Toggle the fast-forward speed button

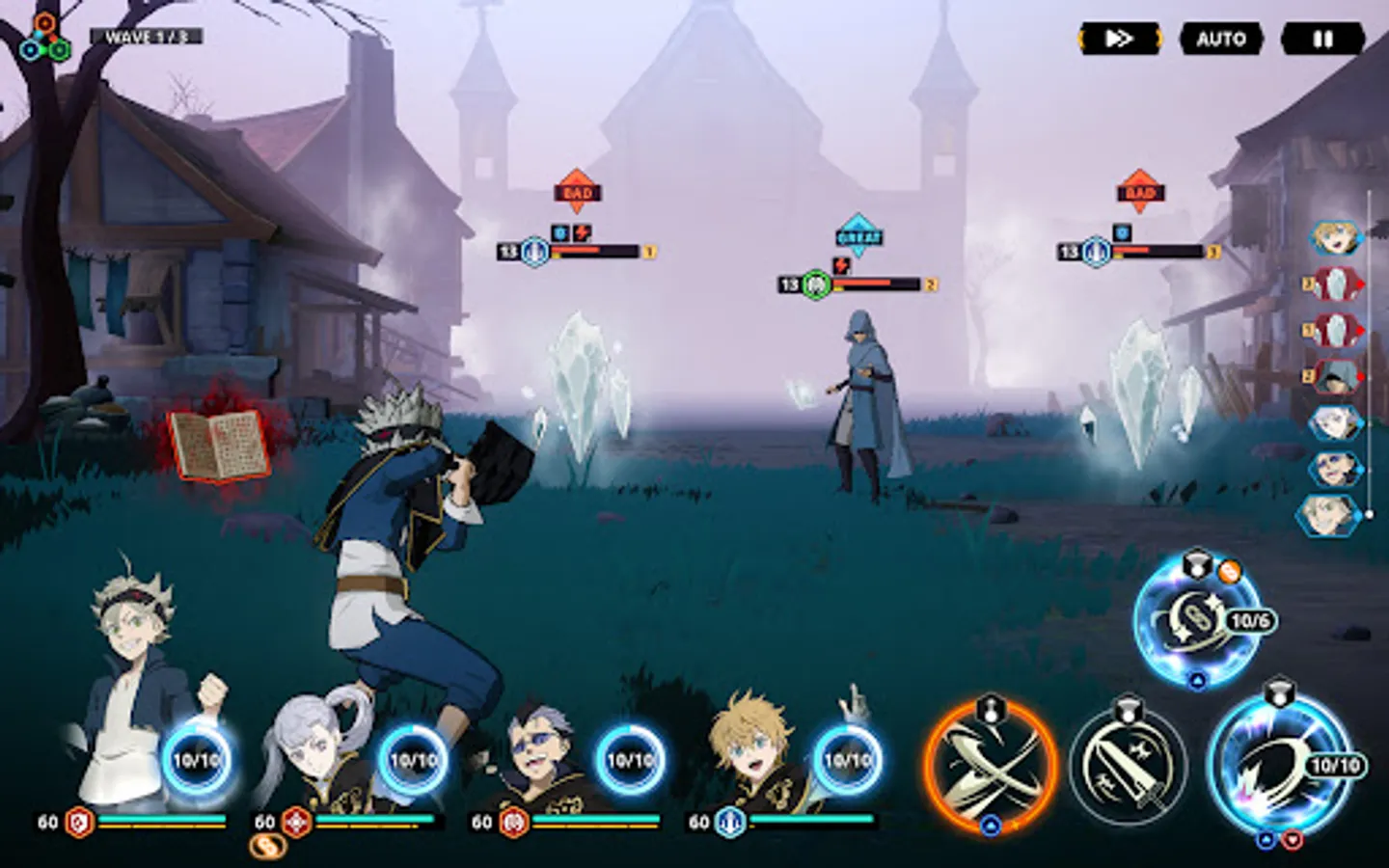click(1119, 39)
